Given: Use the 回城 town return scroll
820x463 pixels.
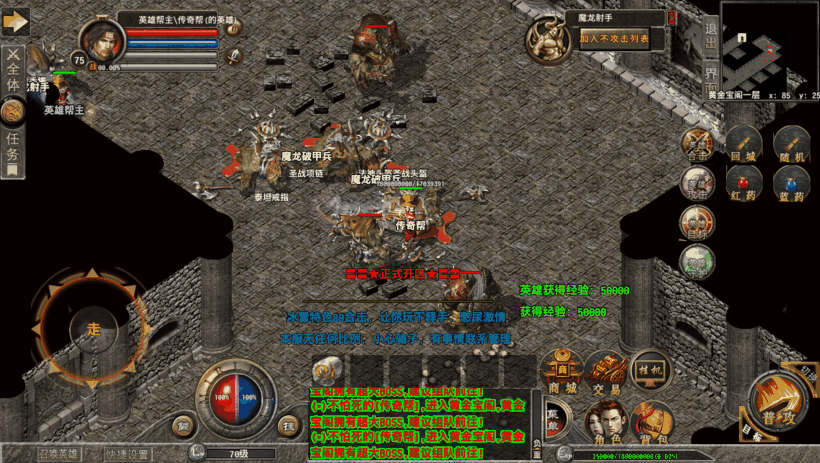Looking at the screenshot, I should [742, 147].
